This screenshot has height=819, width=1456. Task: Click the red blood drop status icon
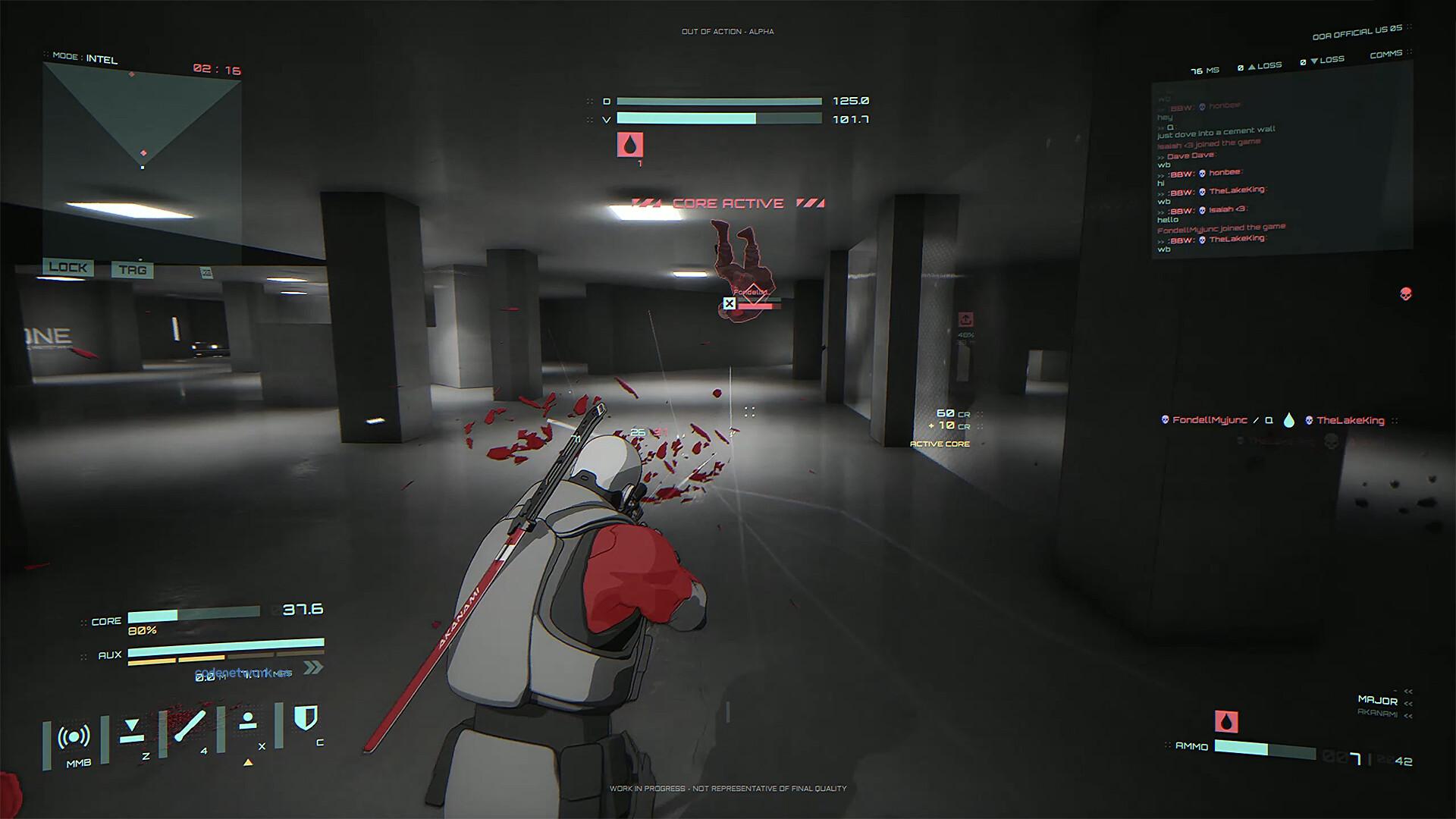click(x=630, y=145)
